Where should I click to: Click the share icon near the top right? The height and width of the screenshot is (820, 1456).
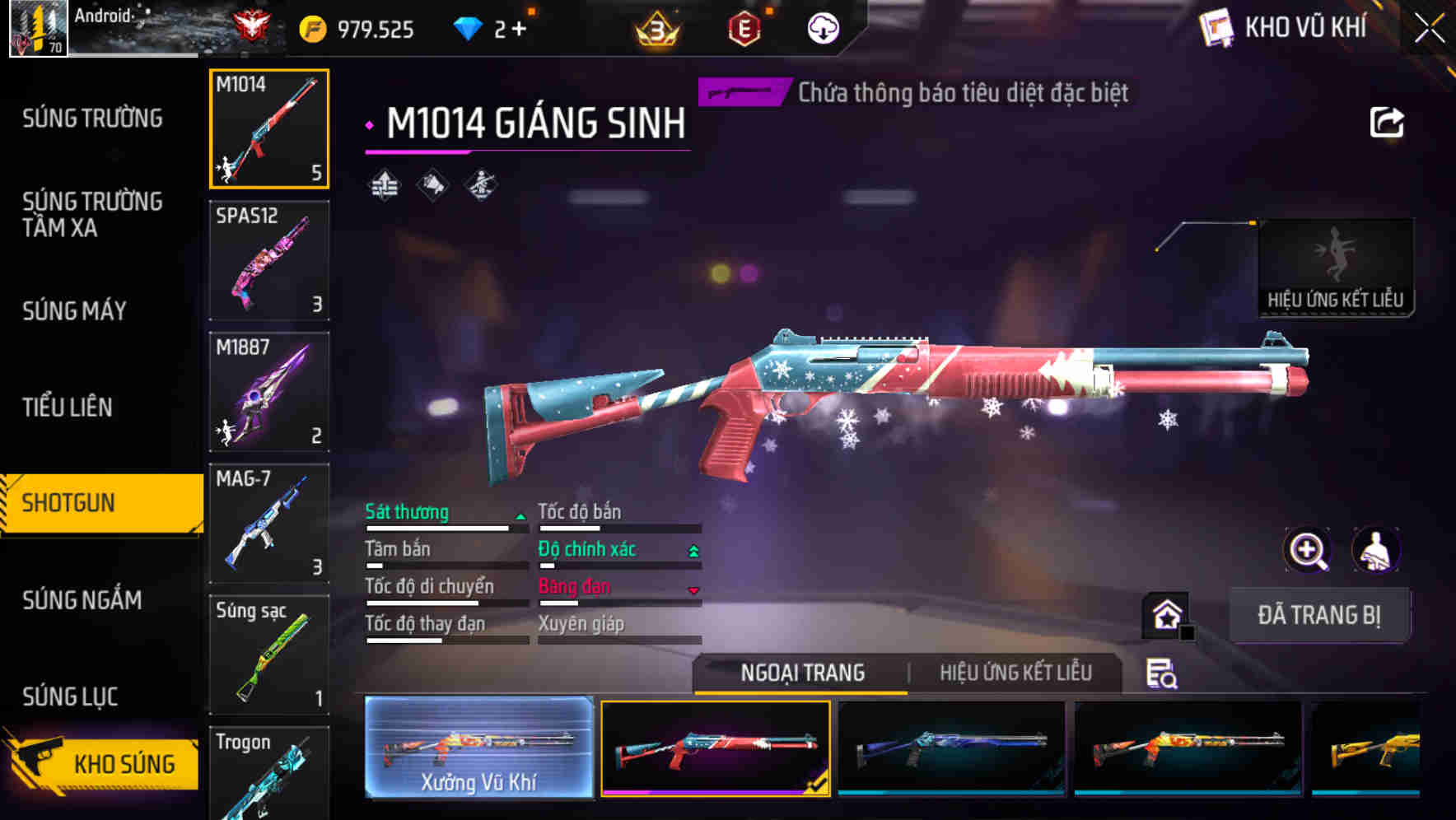[x=1388, y=122]
